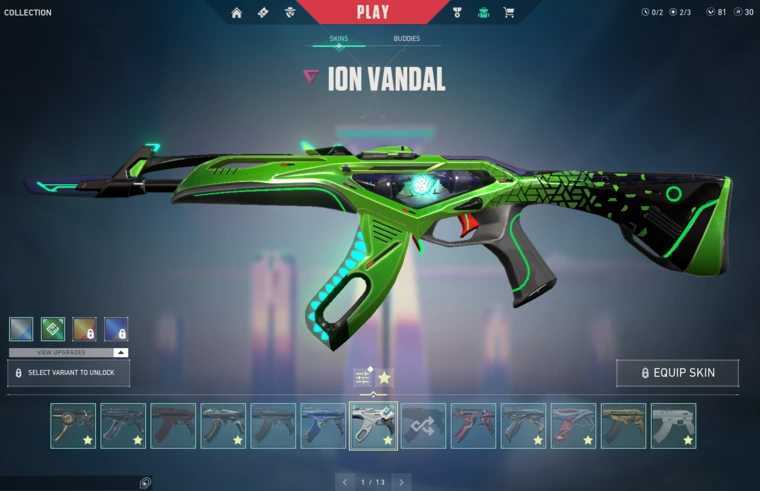This screenshot has width=760, height=491.
Task: Open the store cart icon
Action: 509,13
